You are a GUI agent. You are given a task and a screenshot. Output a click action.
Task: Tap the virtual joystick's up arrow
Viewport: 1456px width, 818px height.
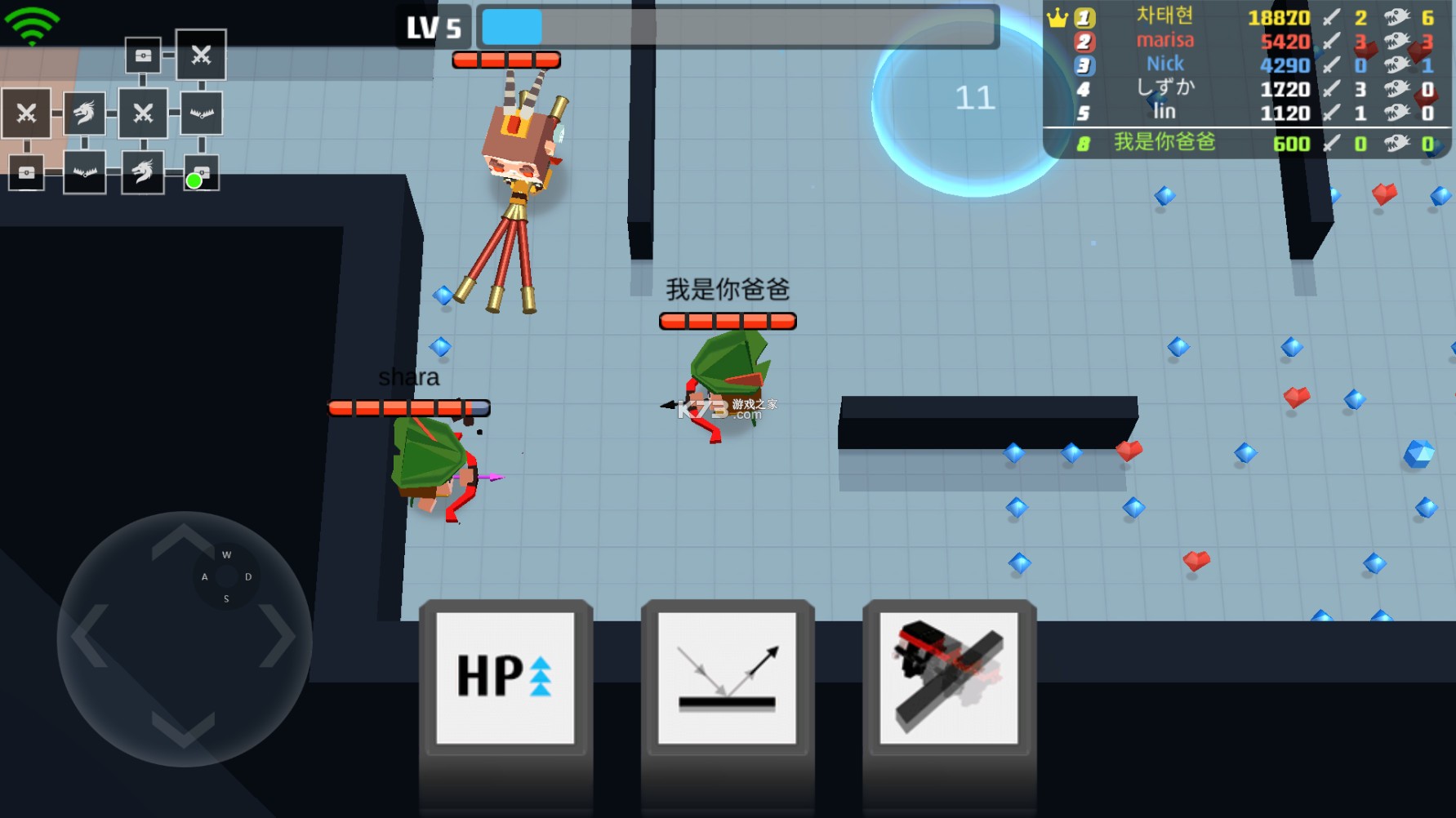(183, 540)
